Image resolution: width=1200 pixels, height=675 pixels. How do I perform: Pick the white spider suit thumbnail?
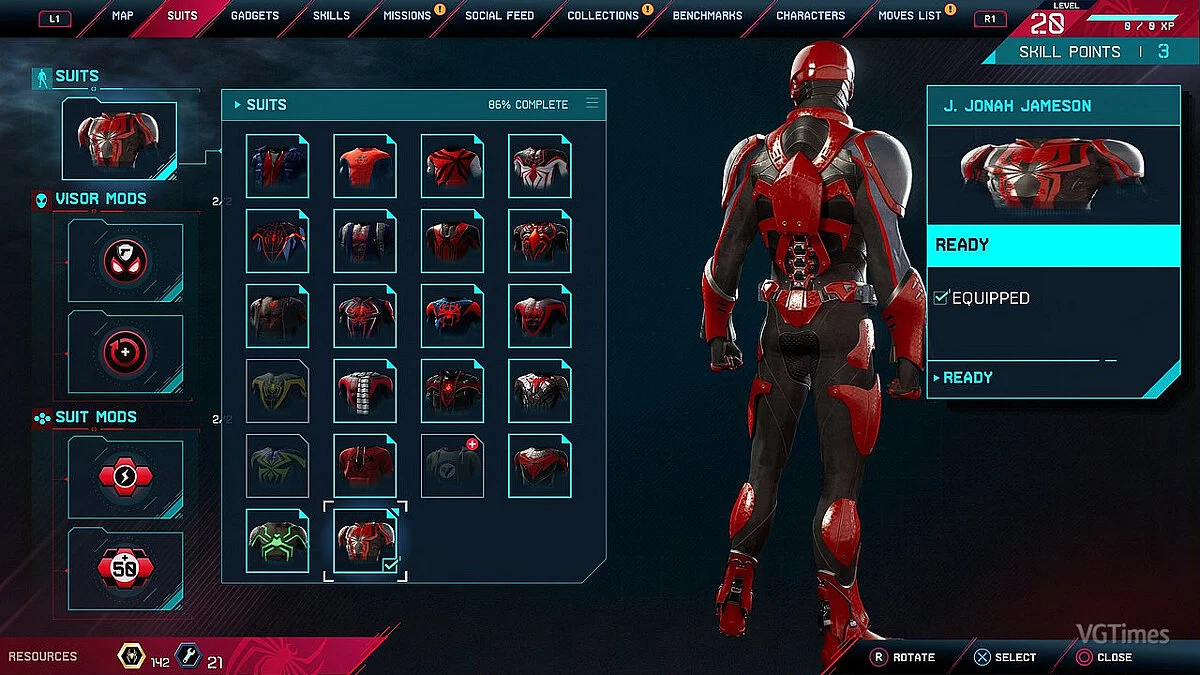[540, 166]
